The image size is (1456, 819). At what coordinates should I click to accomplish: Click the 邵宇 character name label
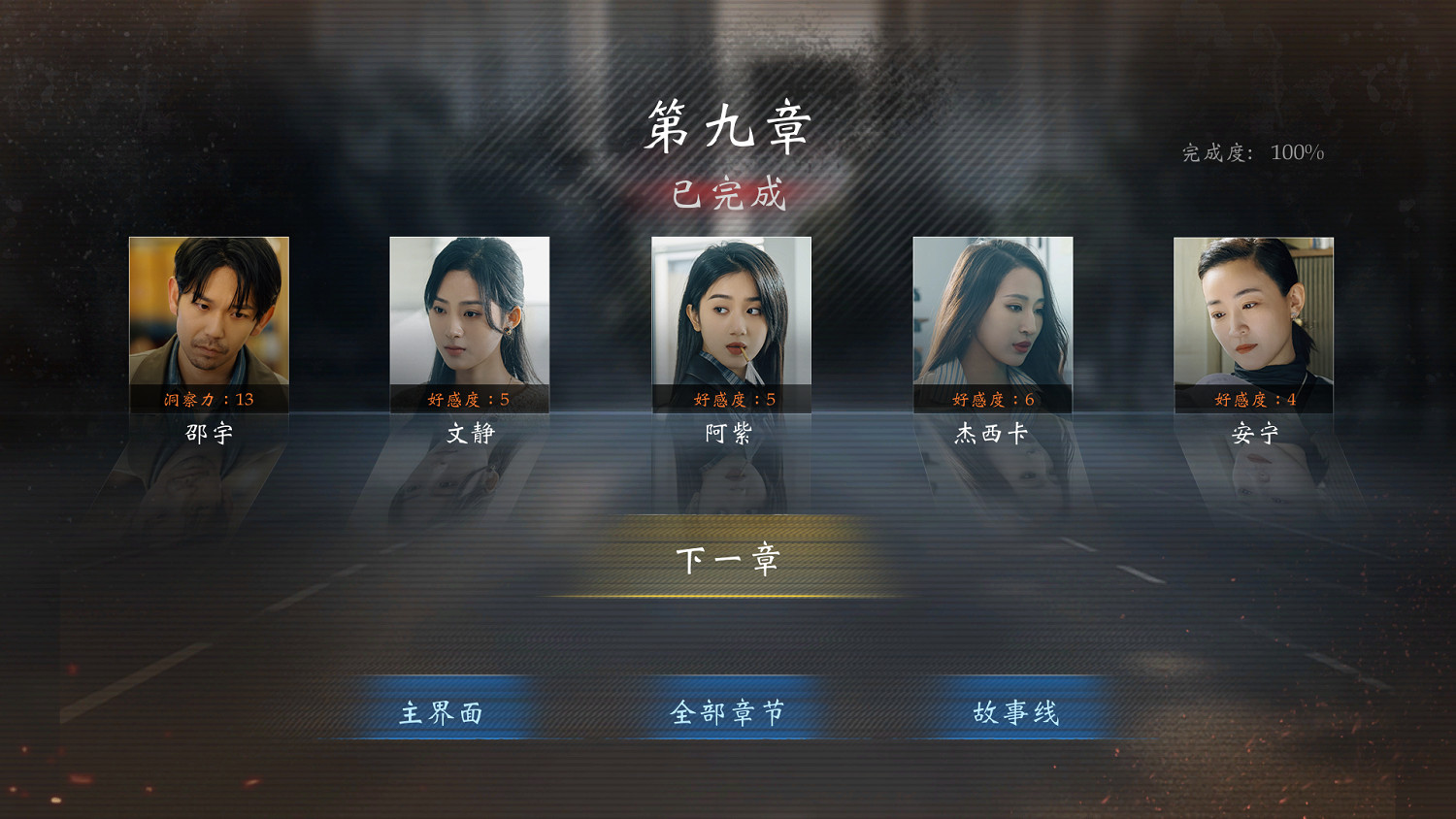point(210,432)
